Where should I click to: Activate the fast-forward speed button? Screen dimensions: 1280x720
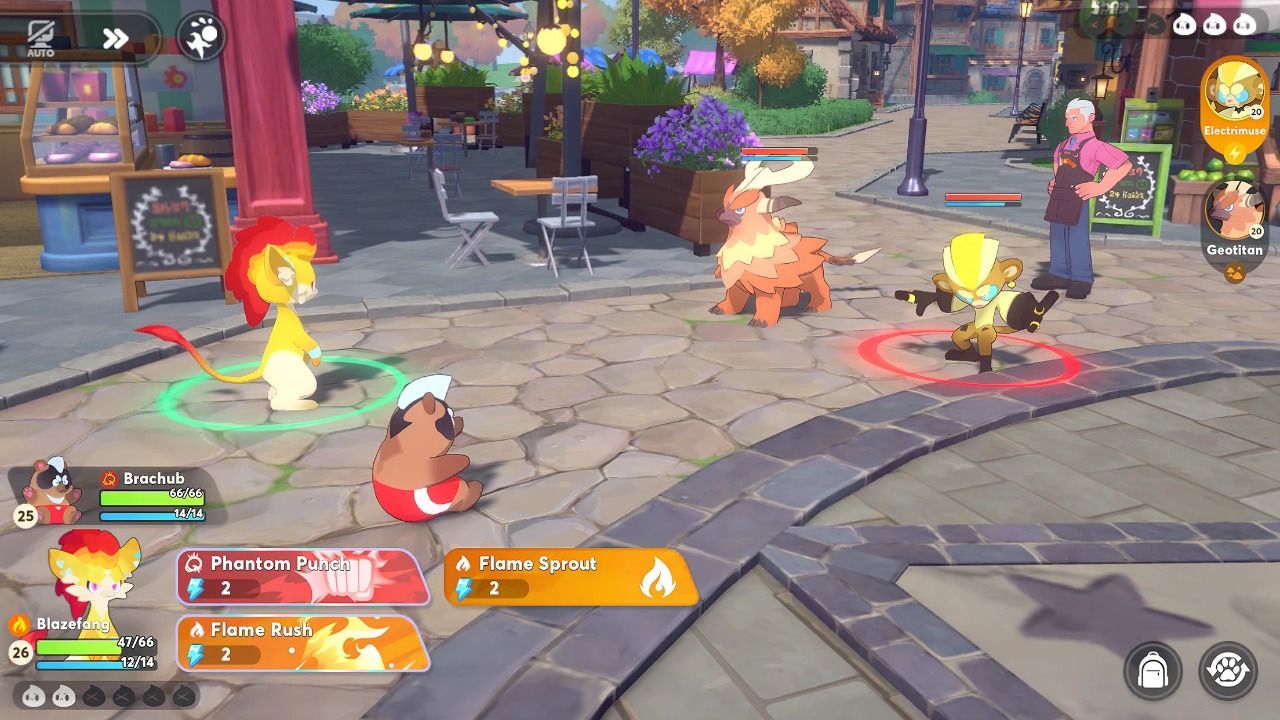[x=115, y=39]
